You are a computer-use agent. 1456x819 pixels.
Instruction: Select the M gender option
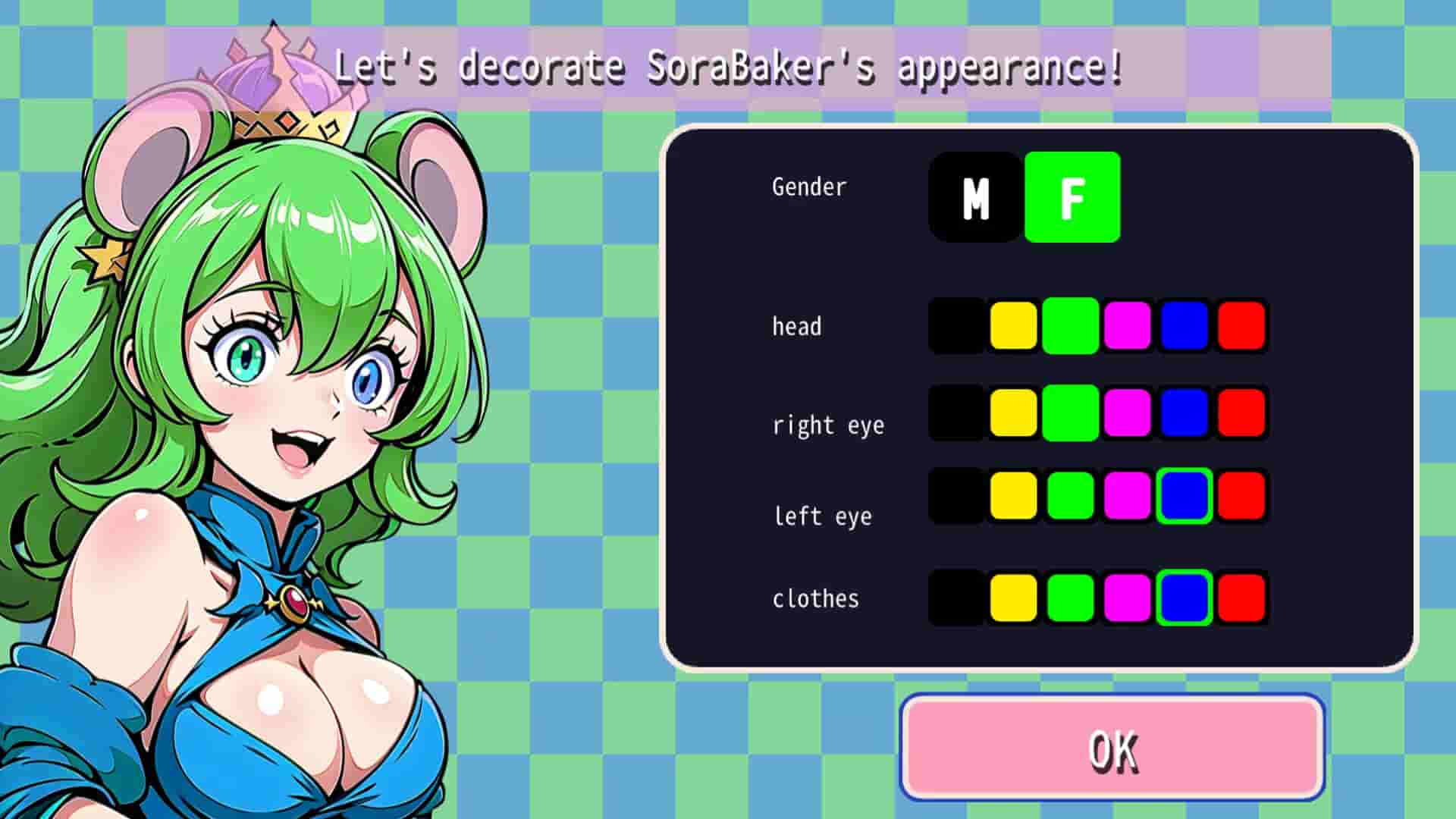pos(975,197)
